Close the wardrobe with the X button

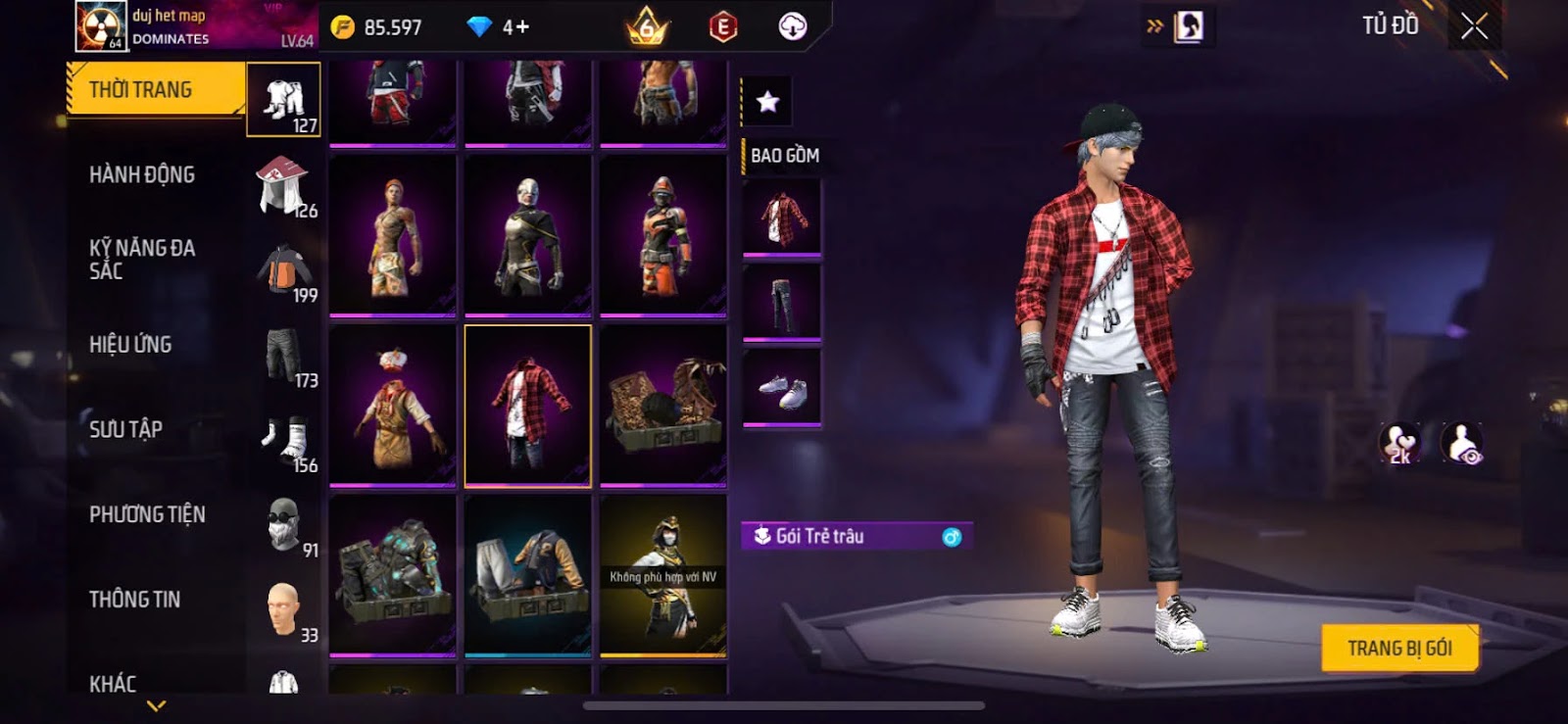(1474, 26)
